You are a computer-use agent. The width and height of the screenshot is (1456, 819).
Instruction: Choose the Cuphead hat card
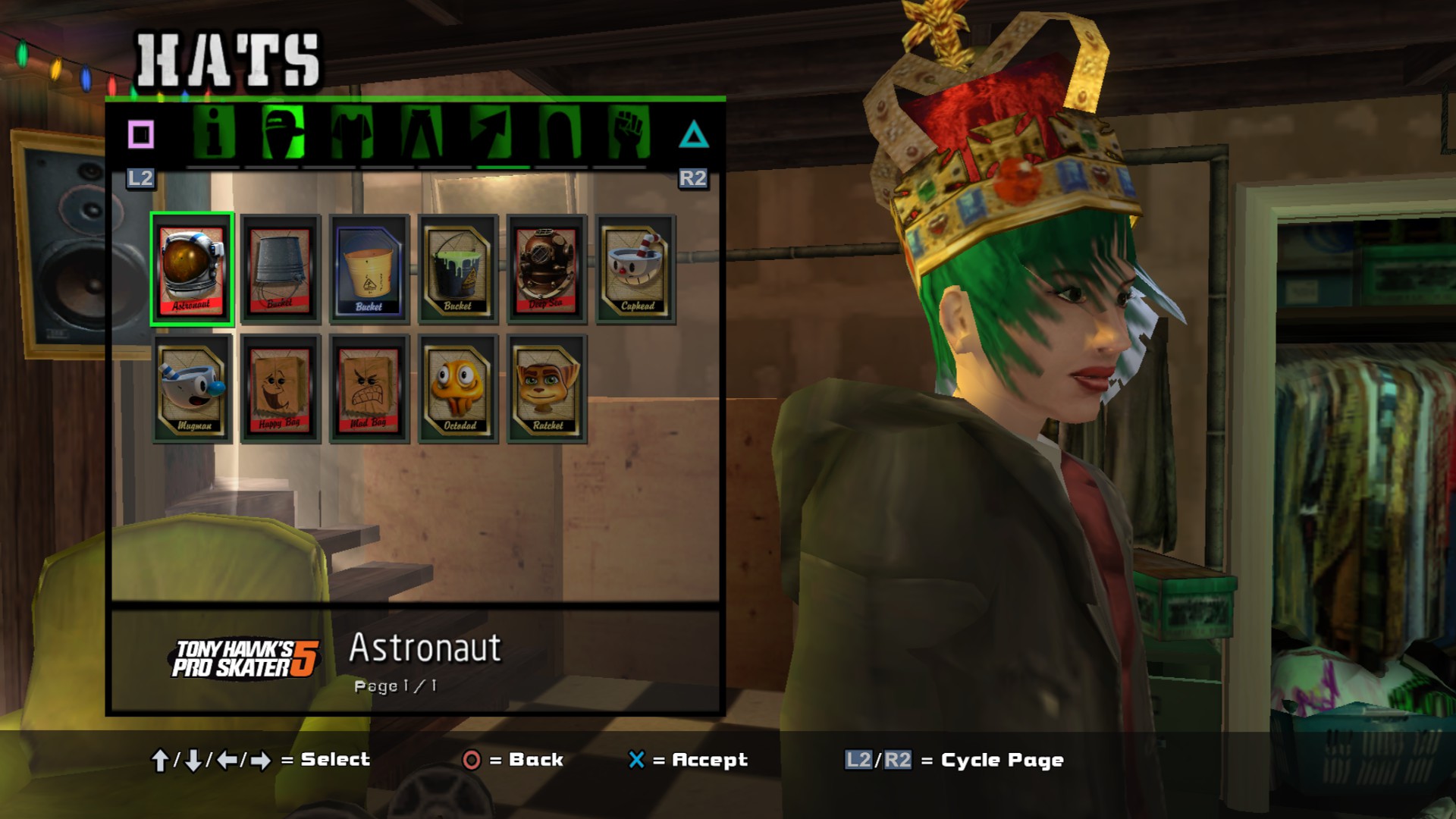pos(635,269)
